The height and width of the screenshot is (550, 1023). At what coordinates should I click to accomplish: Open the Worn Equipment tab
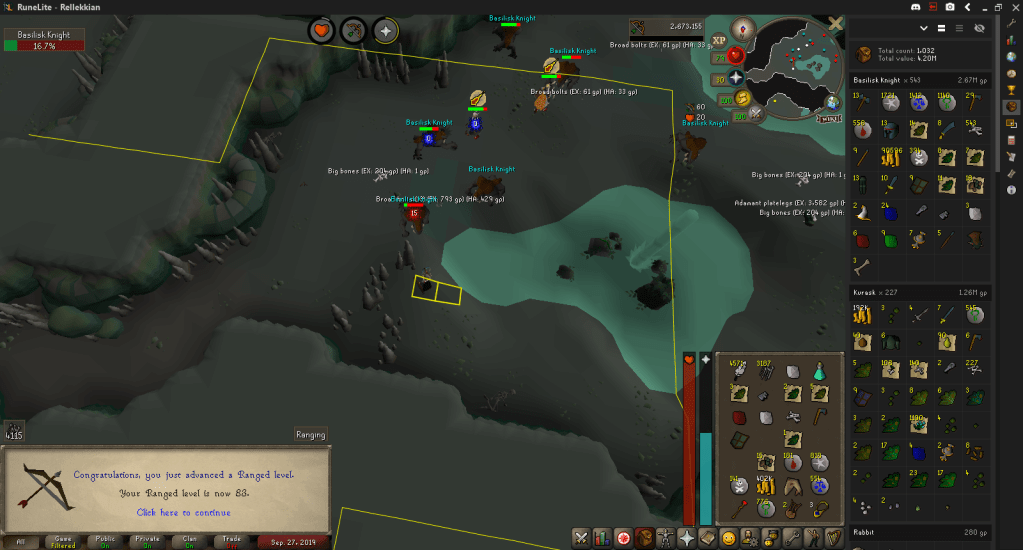665,538
